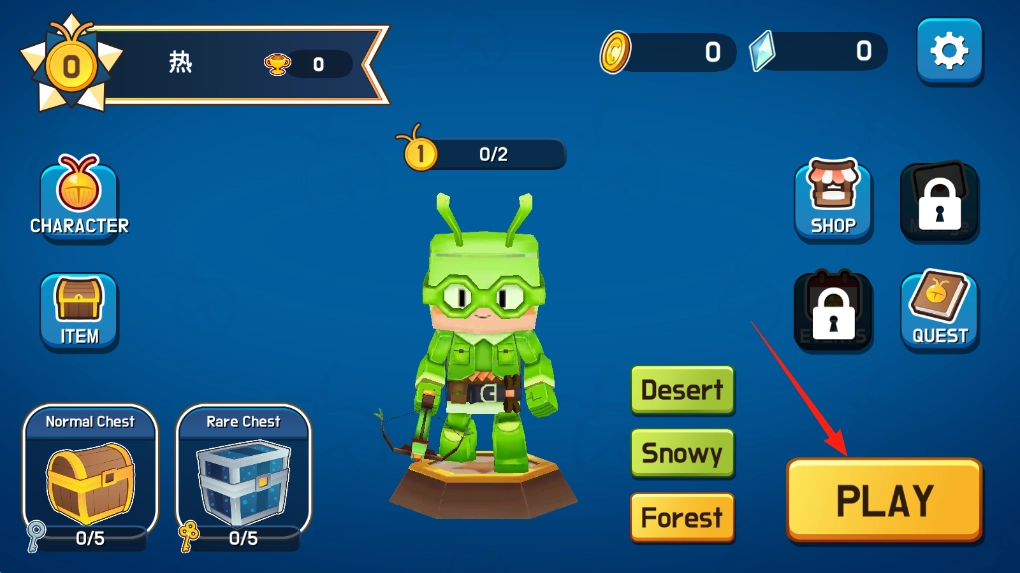Start the game with the PLAY button
1020x573 pixels.
click(x=884, y=500)
